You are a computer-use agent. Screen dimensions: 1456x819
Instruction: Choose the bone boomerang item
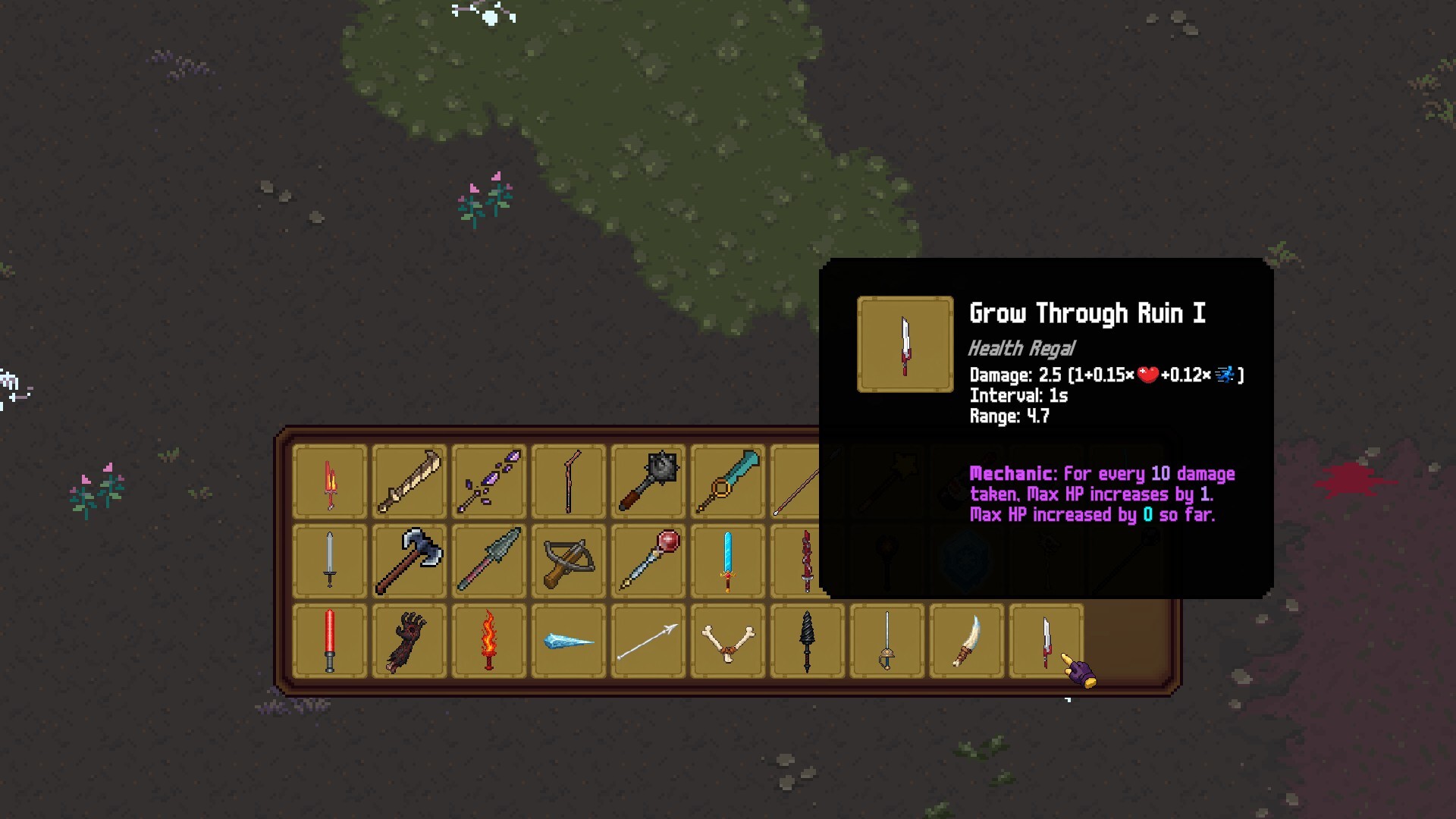pyautogui.click(x=728, y=641)
